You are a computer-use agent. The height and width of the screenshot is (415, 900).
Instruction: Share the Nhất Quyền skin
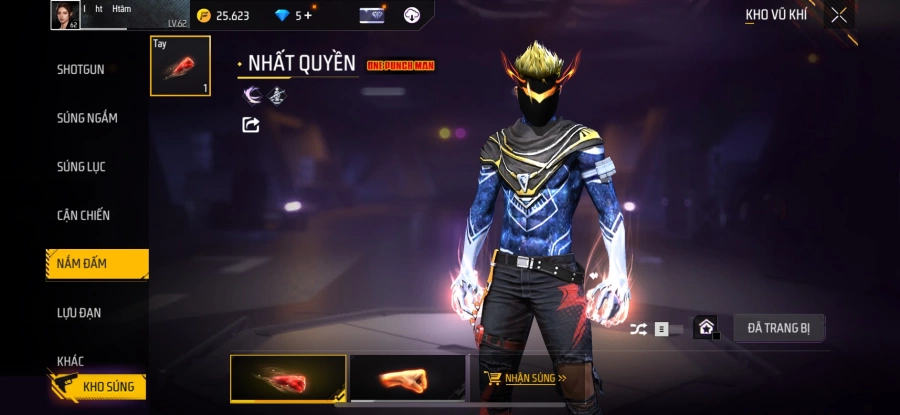[x=251, y=125]
